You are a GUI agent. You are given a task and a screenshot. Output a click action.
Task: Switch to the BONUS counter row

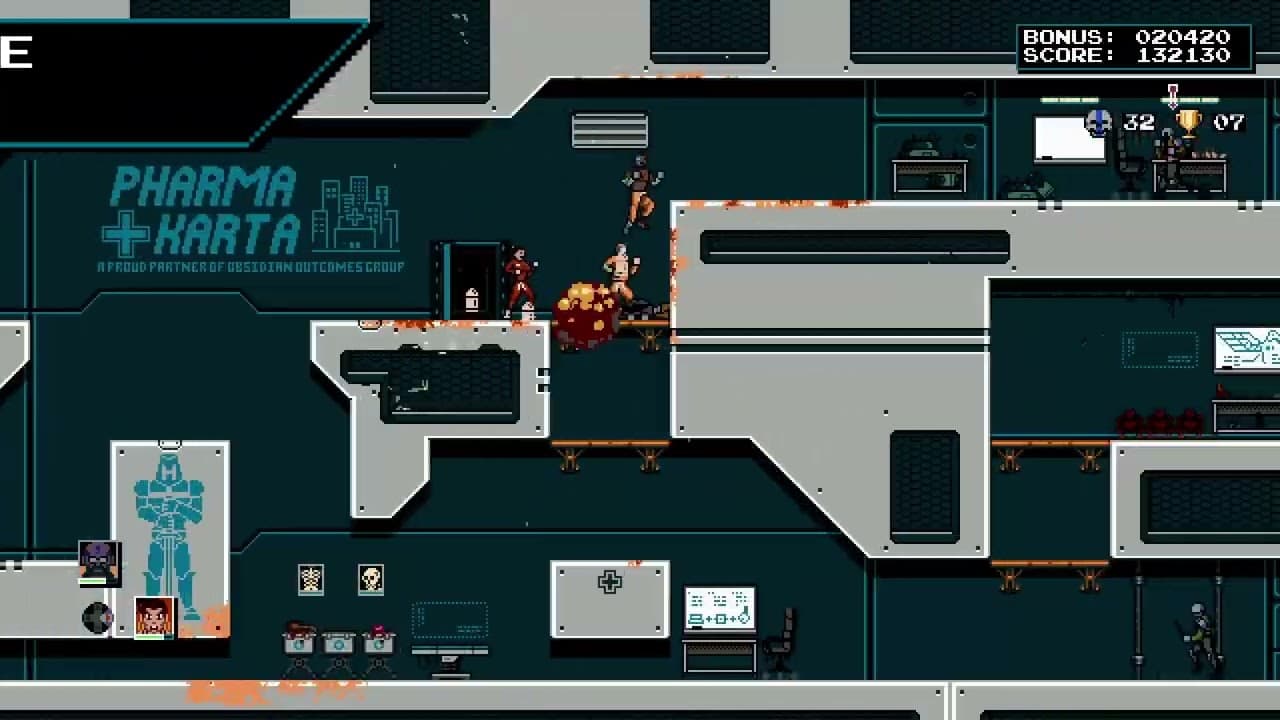click(1135, 37)
